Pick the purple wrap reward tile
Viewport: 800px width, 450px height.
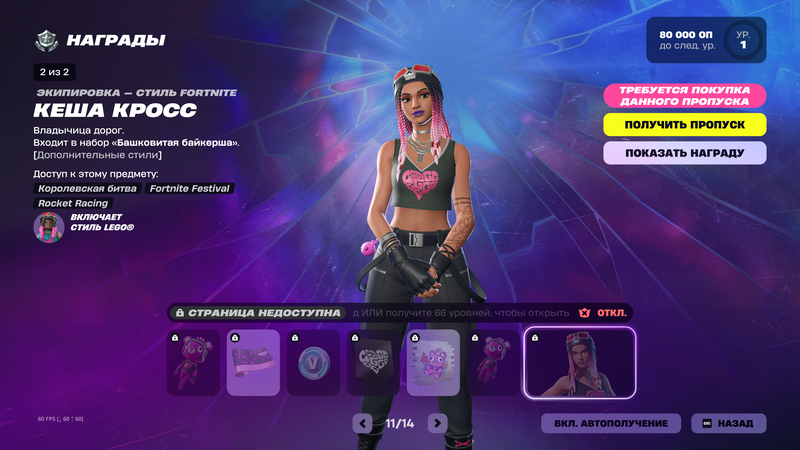pyautogui.click(x=253, y=363)
